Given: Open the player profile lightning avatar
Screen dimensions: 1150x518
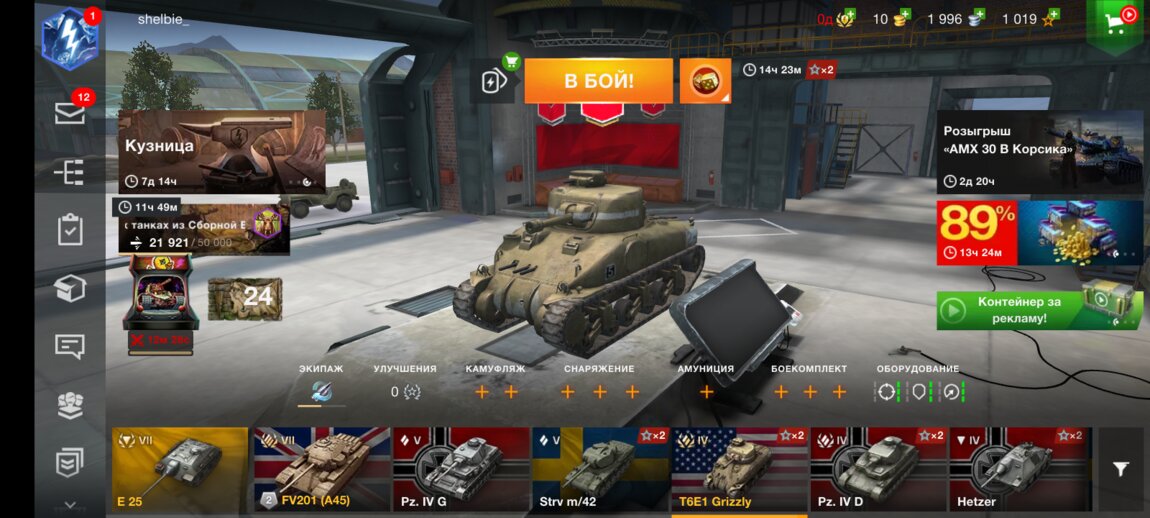Looking at the screenshot, I should pos(69,38).
